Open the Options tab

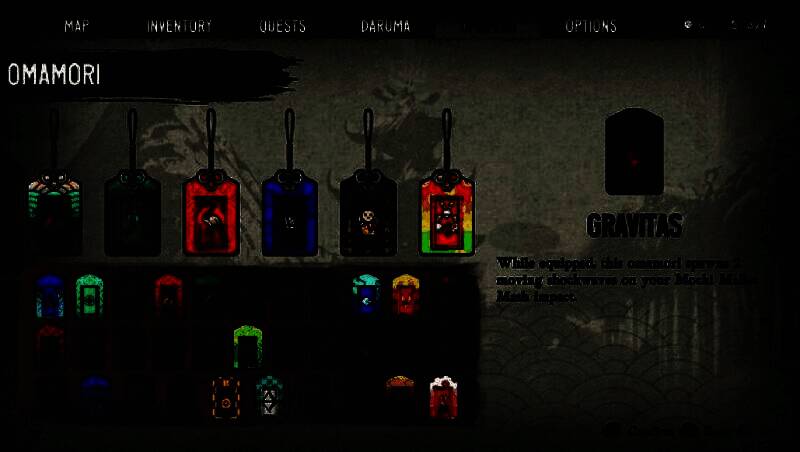591,26
